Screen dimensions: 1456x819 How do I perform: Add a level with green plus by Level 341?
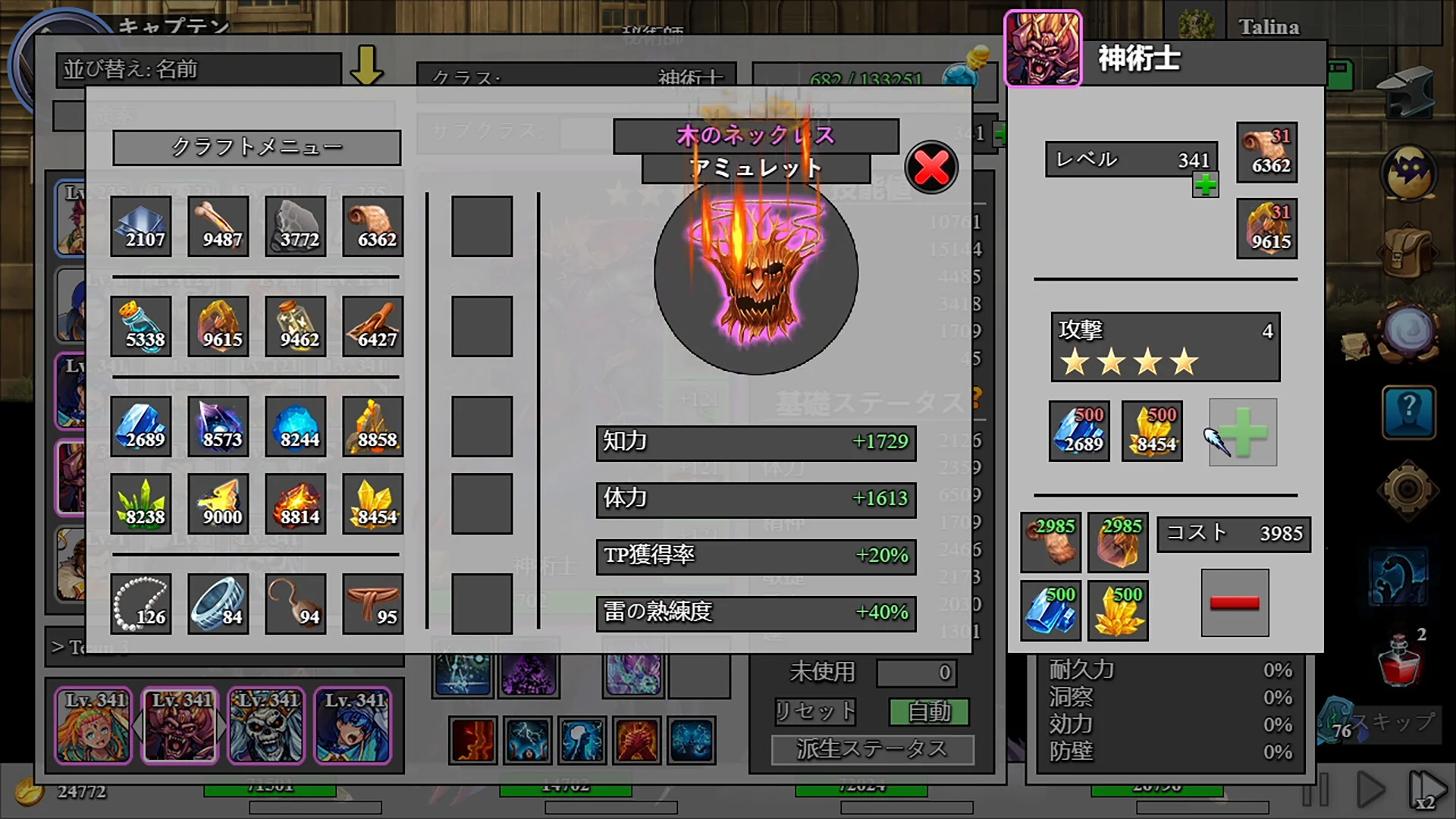(x=1205, y=184)
